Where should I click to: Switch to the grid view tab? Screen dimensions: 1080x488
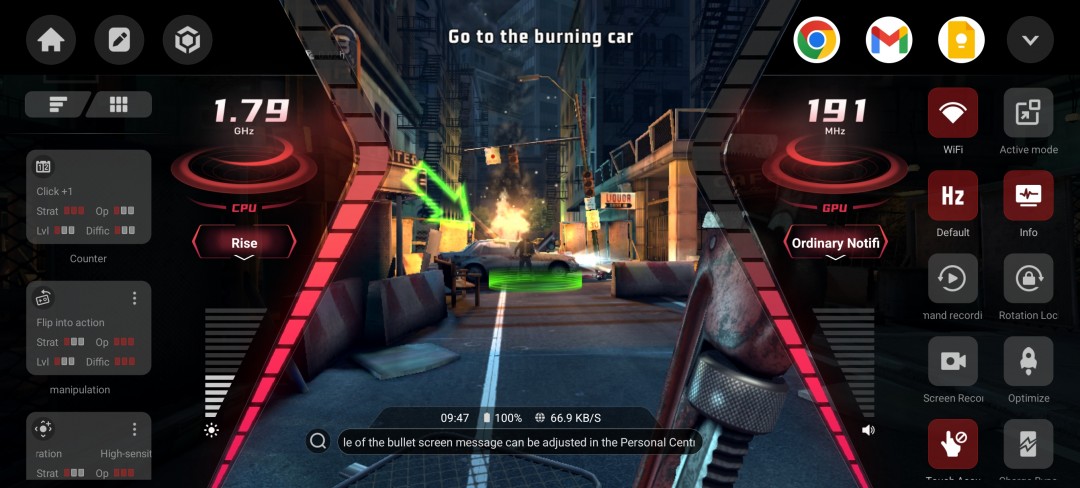tap(119, 104)
